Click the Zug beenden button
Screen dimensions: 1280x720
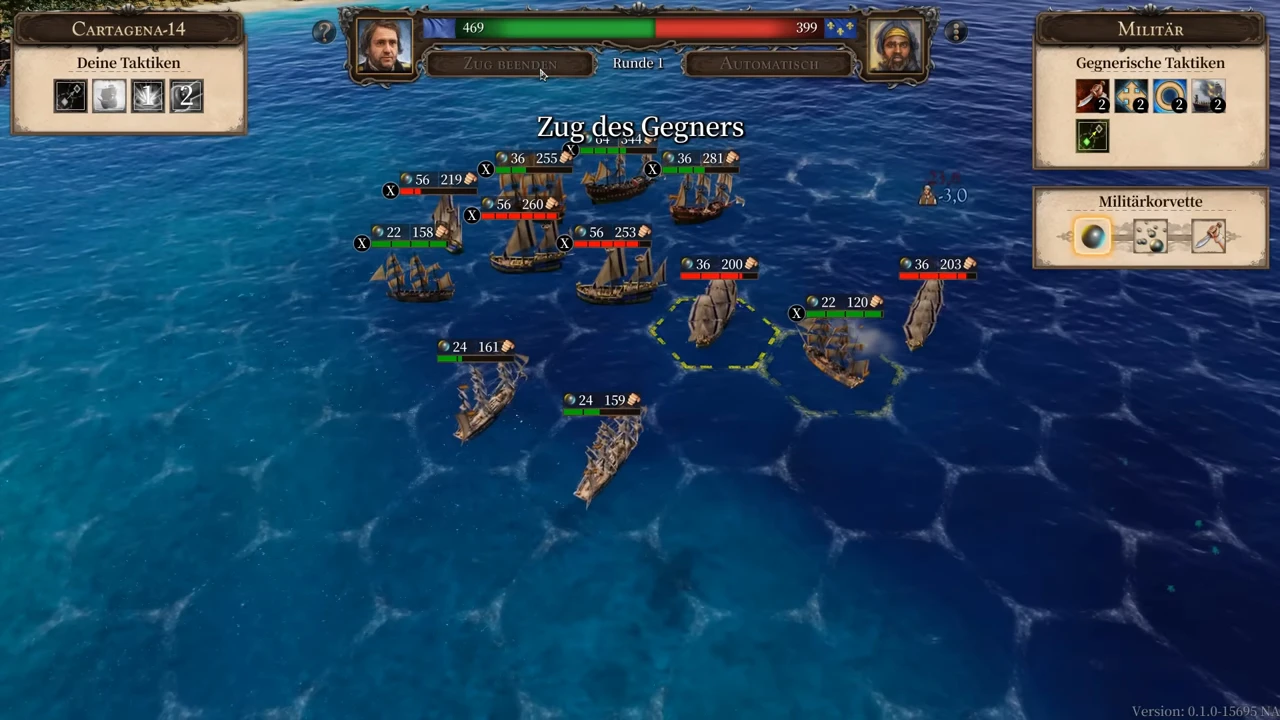coord(509,64)
